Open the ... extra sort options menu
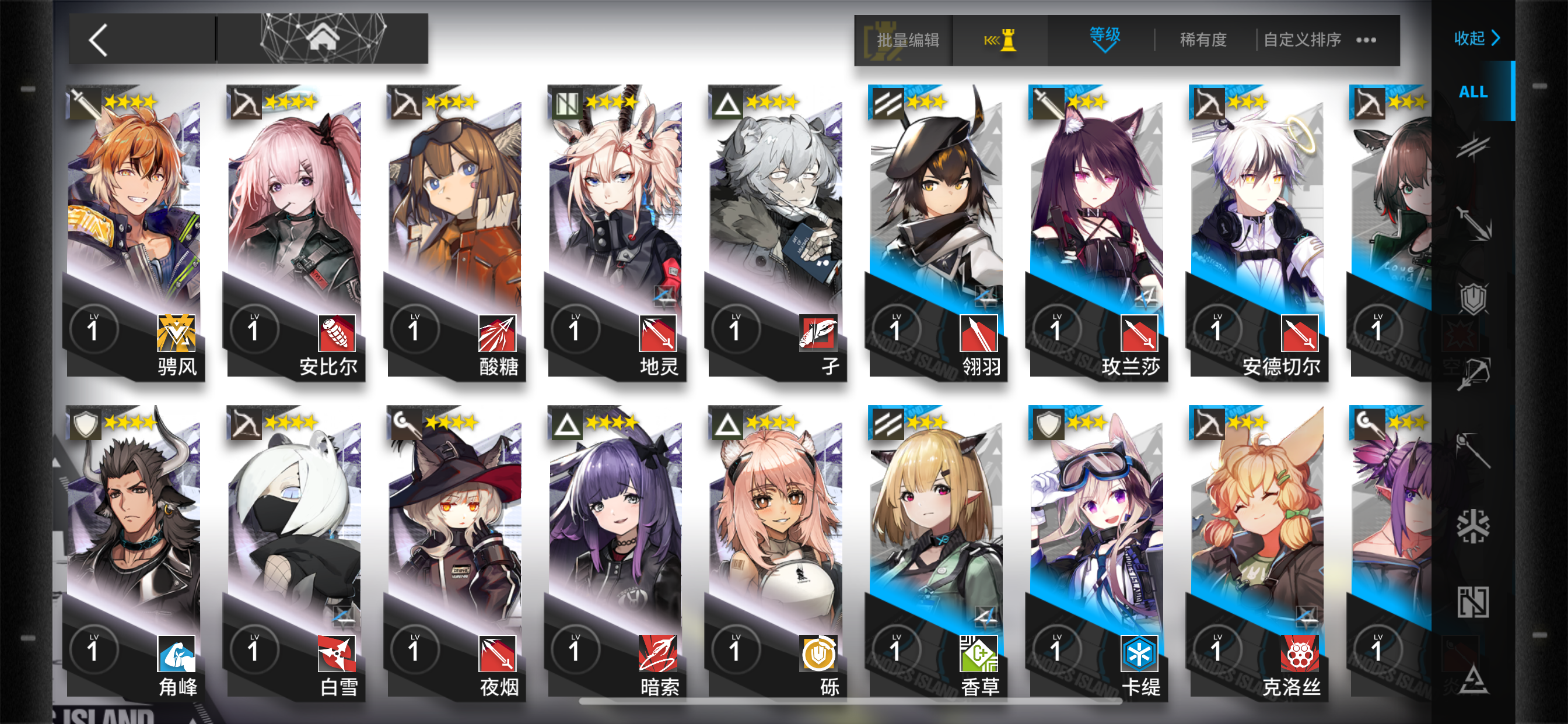The image size is (1568, 724). 1367,39
